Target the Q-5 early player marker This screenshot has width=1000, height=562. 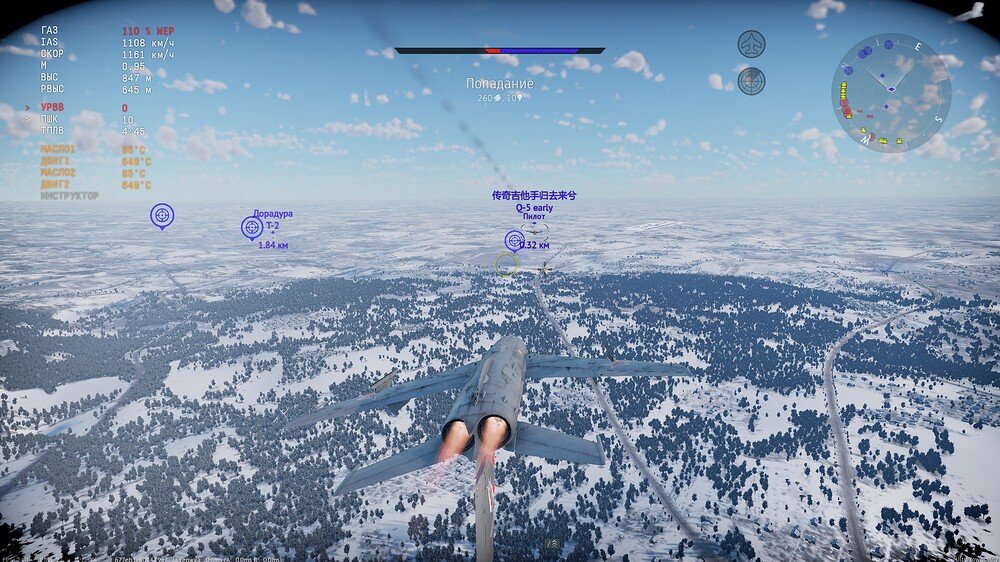click(515, 240)
